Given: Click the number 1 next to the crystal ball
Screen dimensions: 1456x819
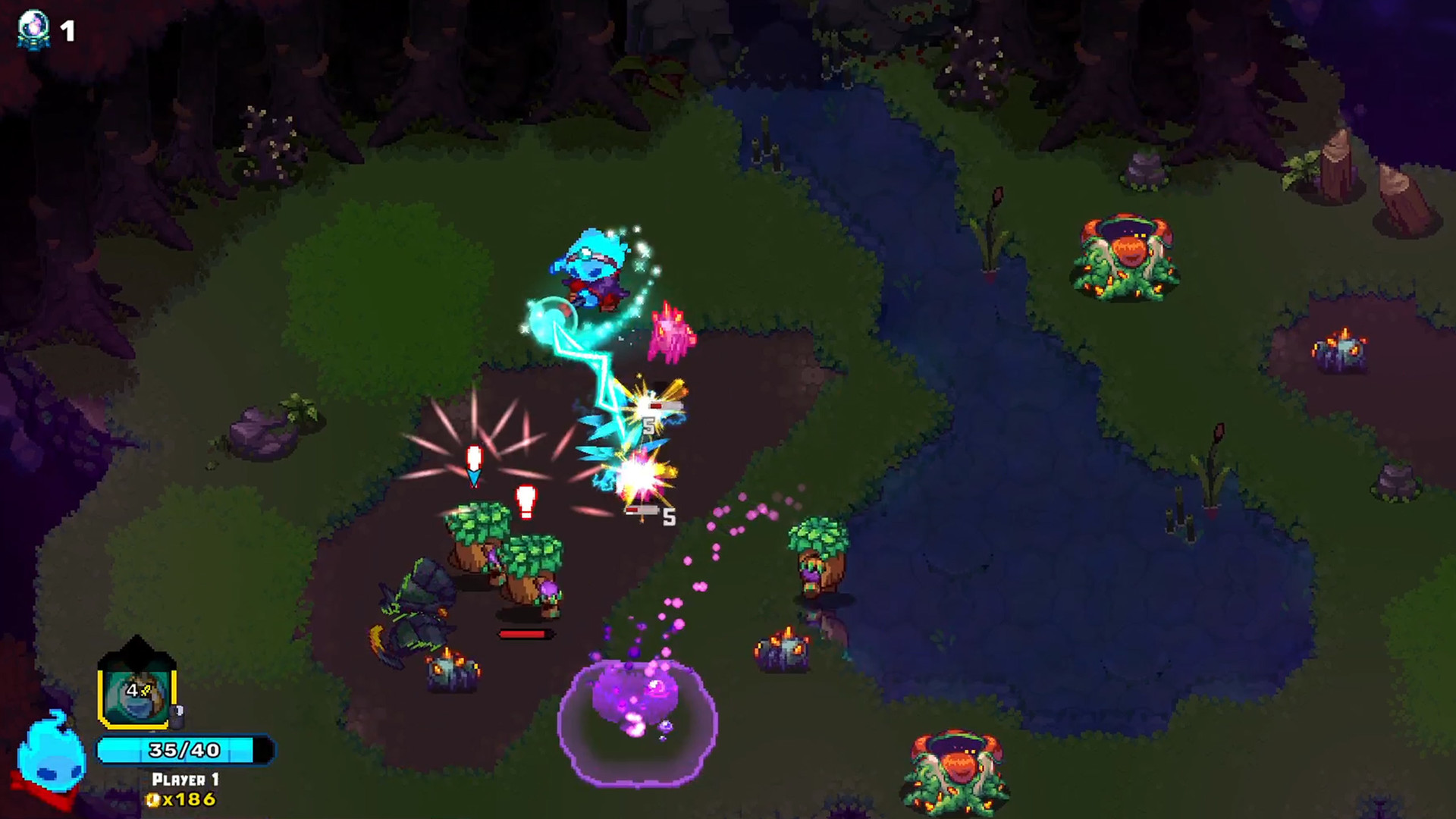Looking at the screenshot, I should 67,29.
